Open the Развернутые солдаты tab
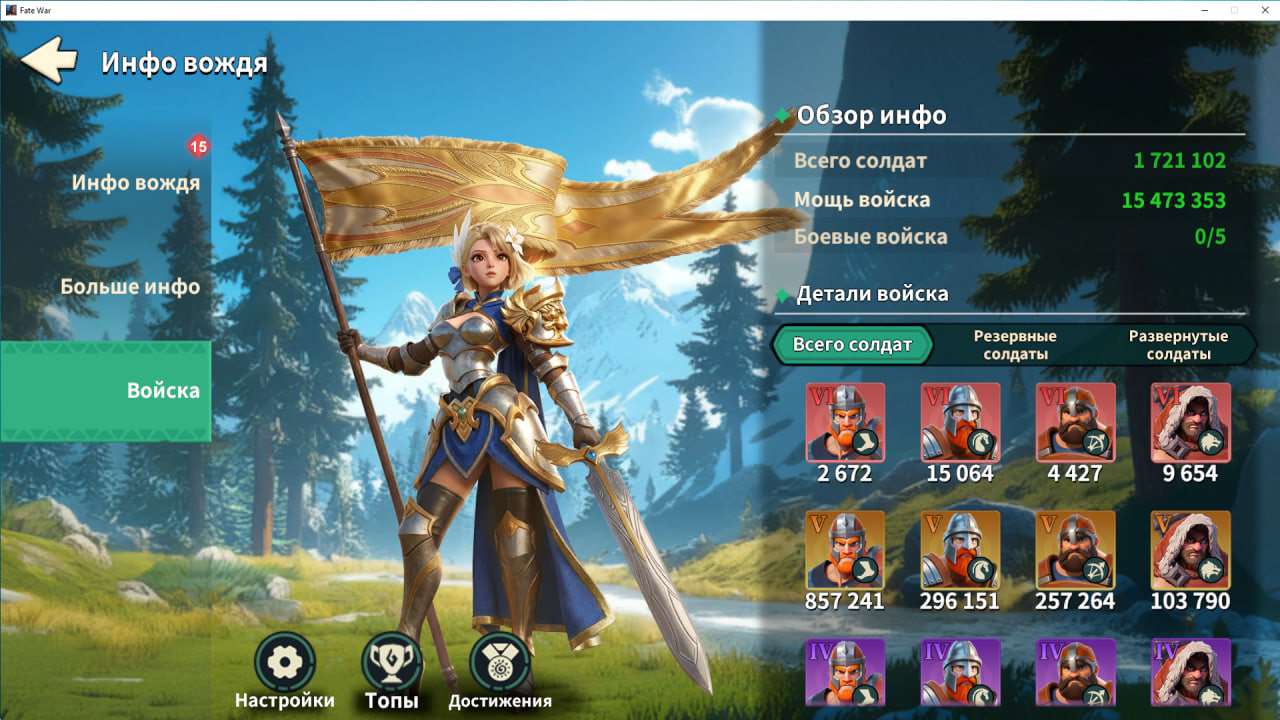The image size is (1280, 720). 1180,343
